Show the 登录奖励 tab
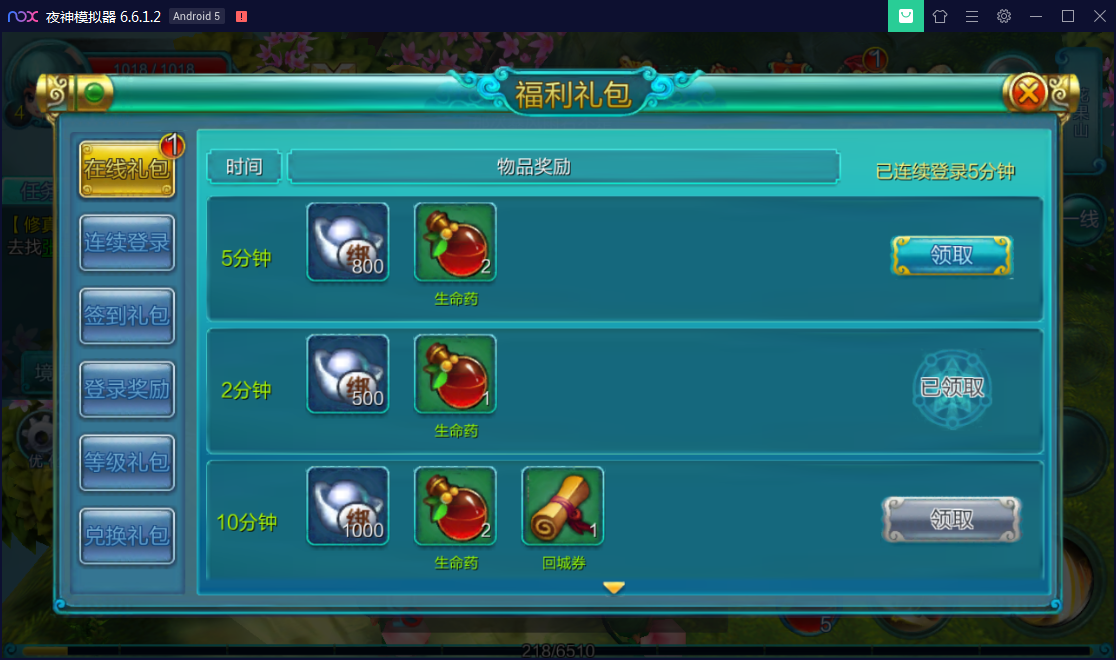1116x660 pixels. [x=126, y=389]
